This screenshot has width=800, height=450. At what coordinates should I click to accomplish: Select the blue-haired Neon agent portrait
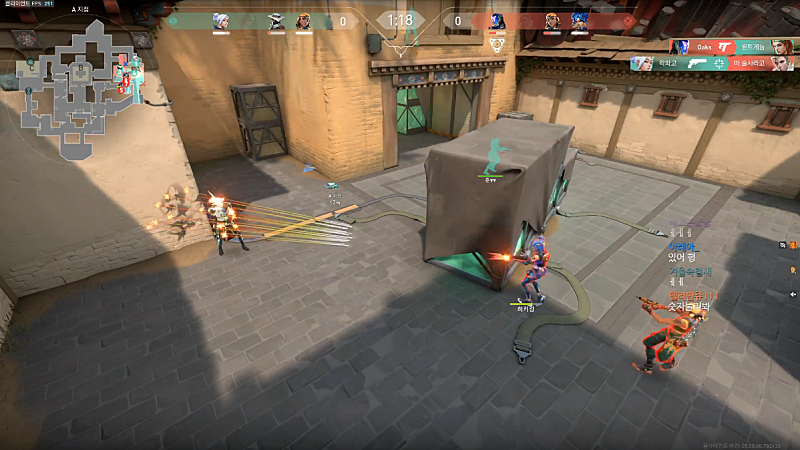click(579, 20)
